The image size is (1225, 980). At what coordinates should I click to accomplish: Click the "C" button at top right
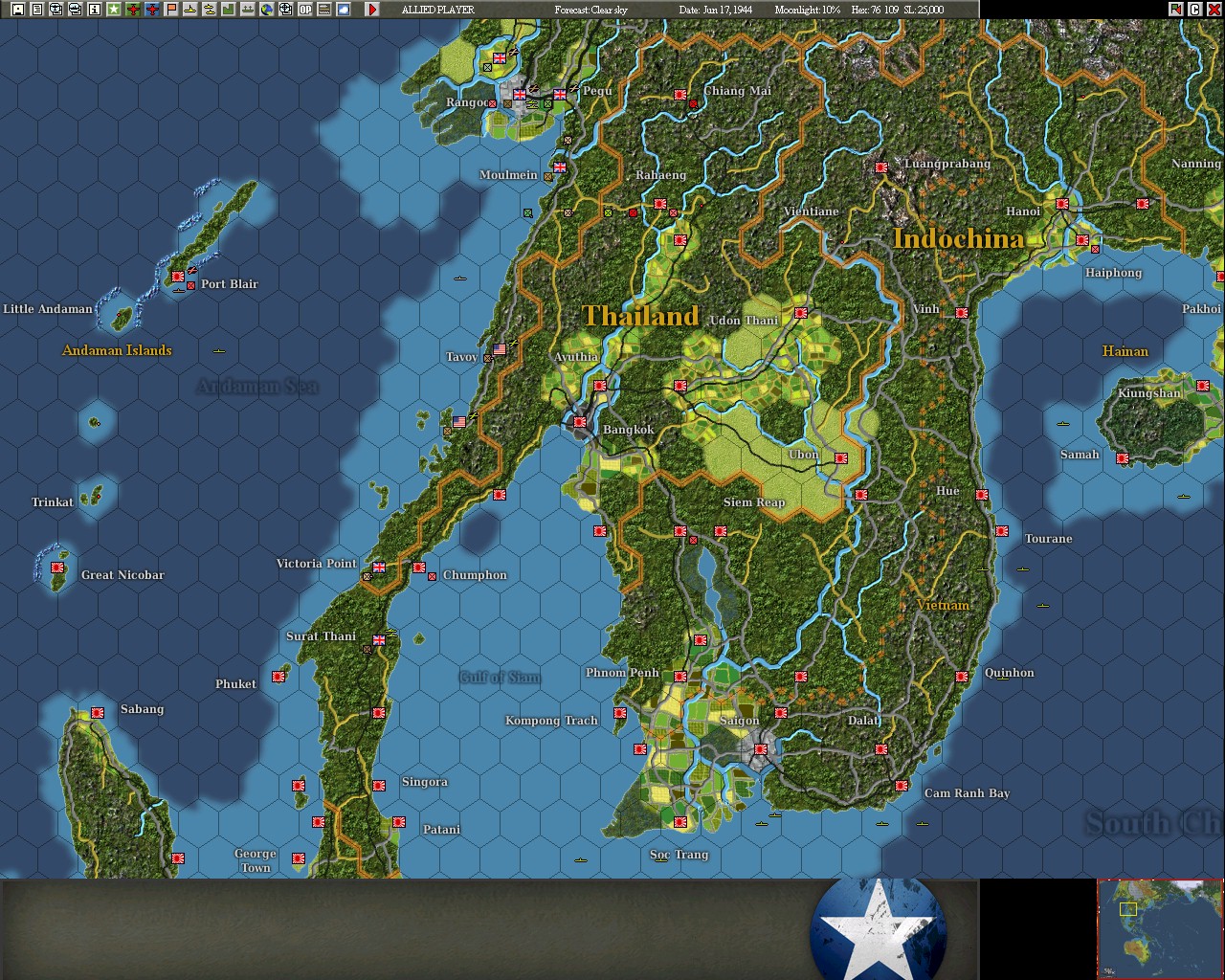pyautogui.click(x=1194, y=9)
